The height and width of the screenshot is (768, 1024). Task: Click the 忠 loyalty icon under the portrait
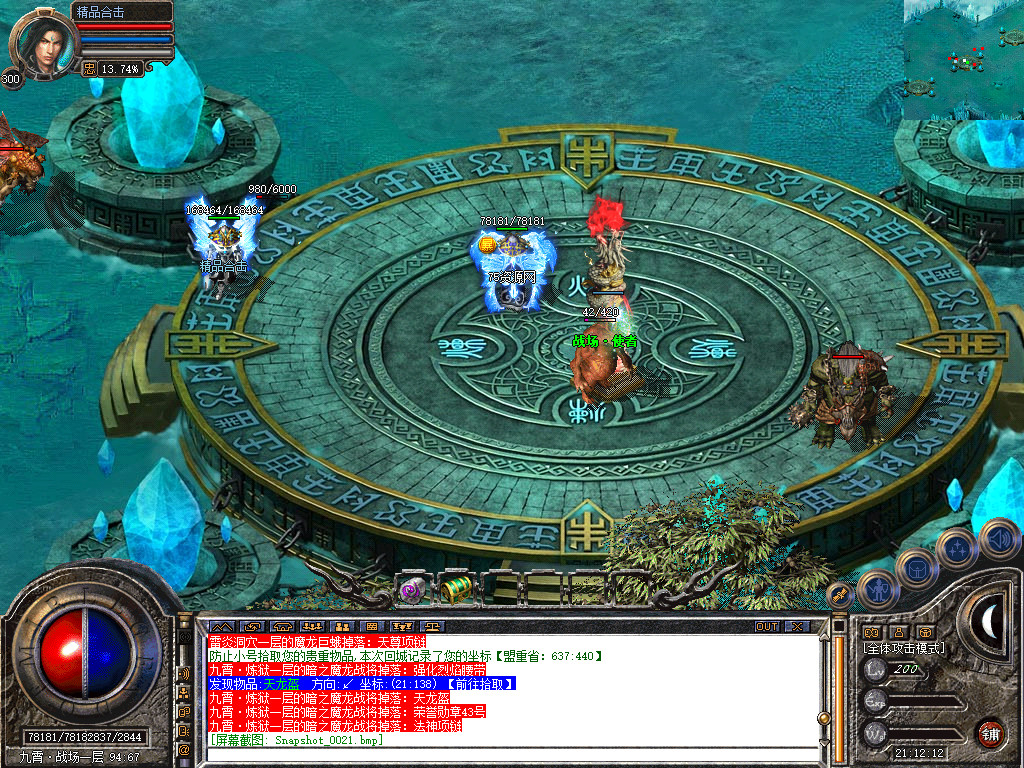pyautogui.click(x=89, y=69)
